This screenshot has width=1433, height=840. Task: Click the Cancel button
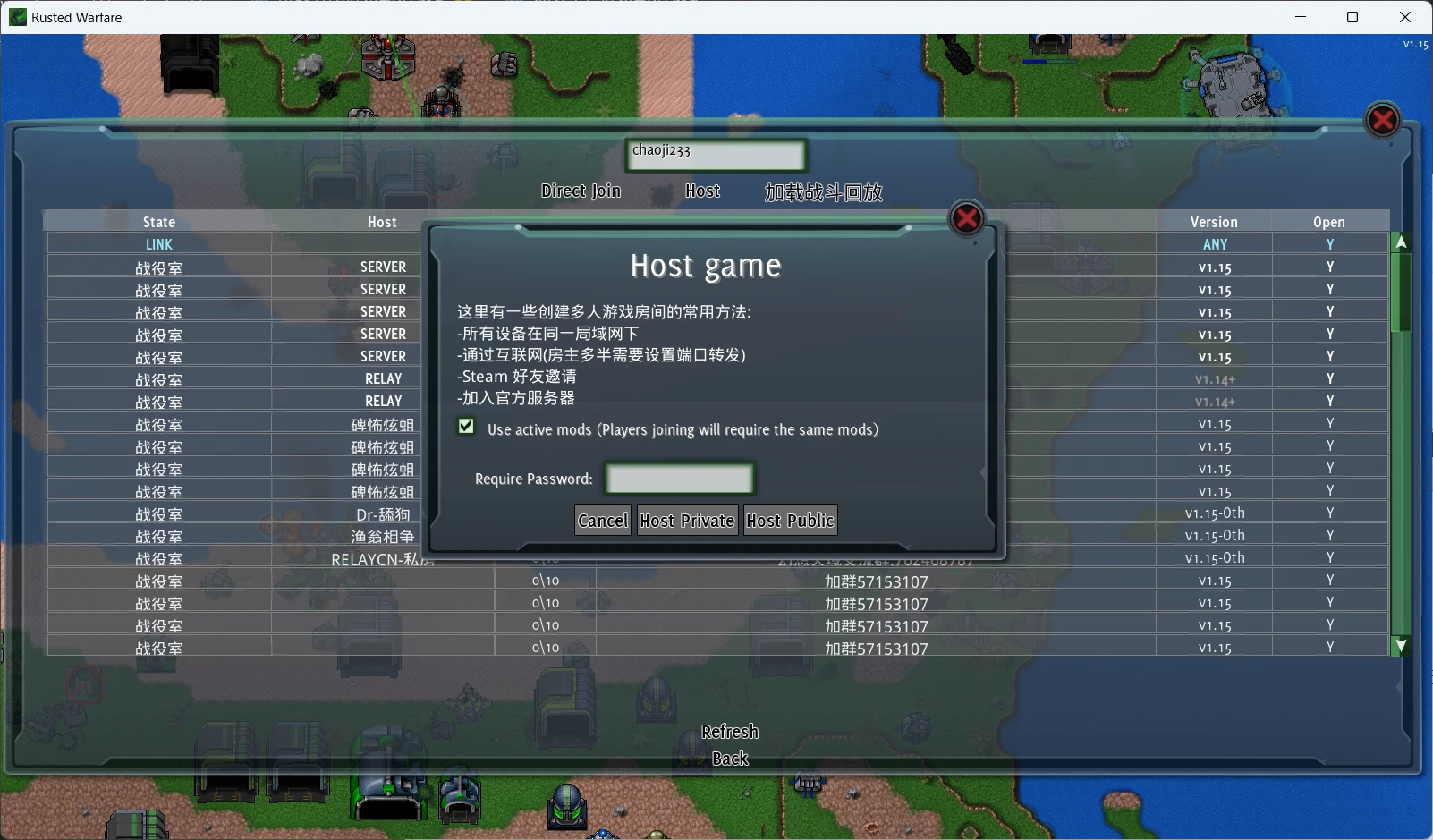tap(602, 520)
